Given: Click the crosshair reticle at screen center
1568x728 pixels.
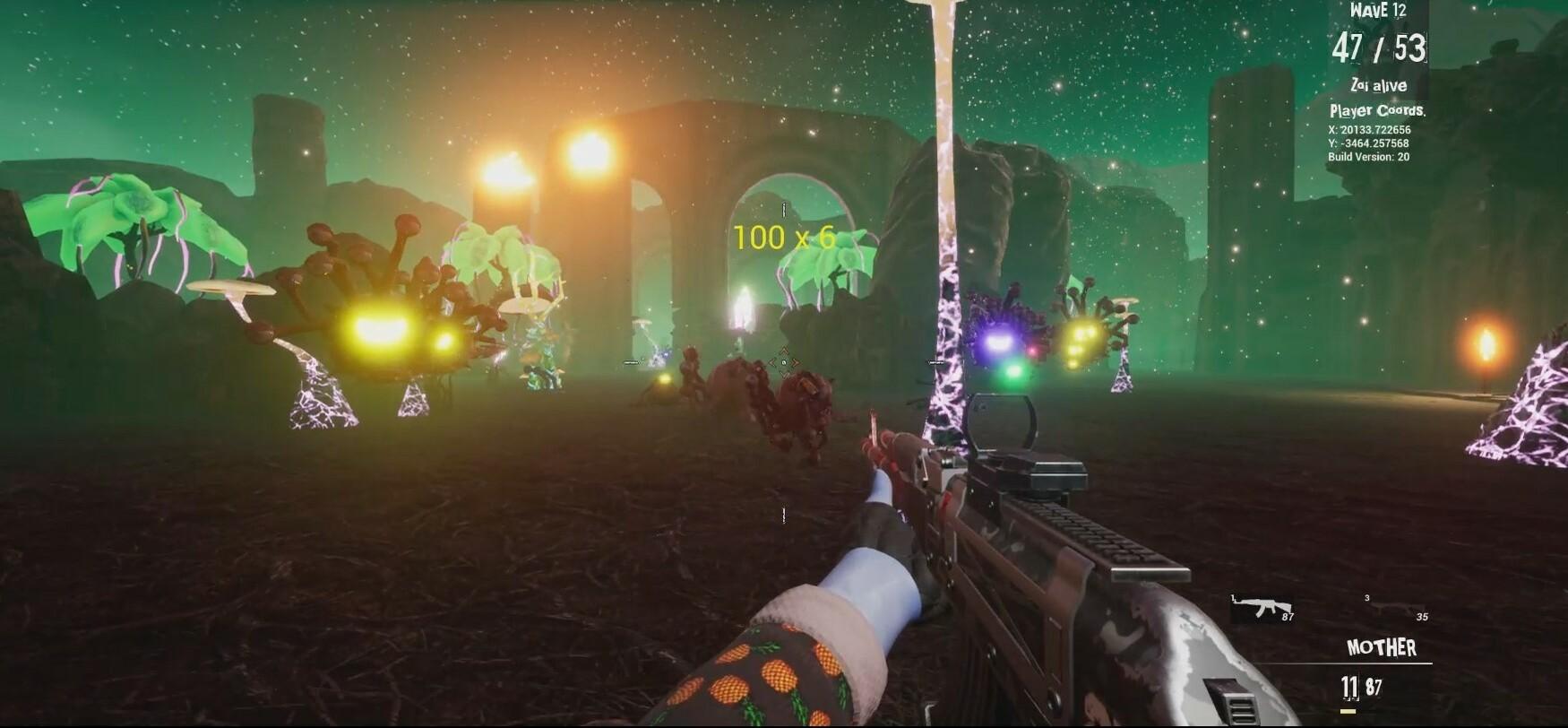Looking at the screenshot, I should pos(783,360).
